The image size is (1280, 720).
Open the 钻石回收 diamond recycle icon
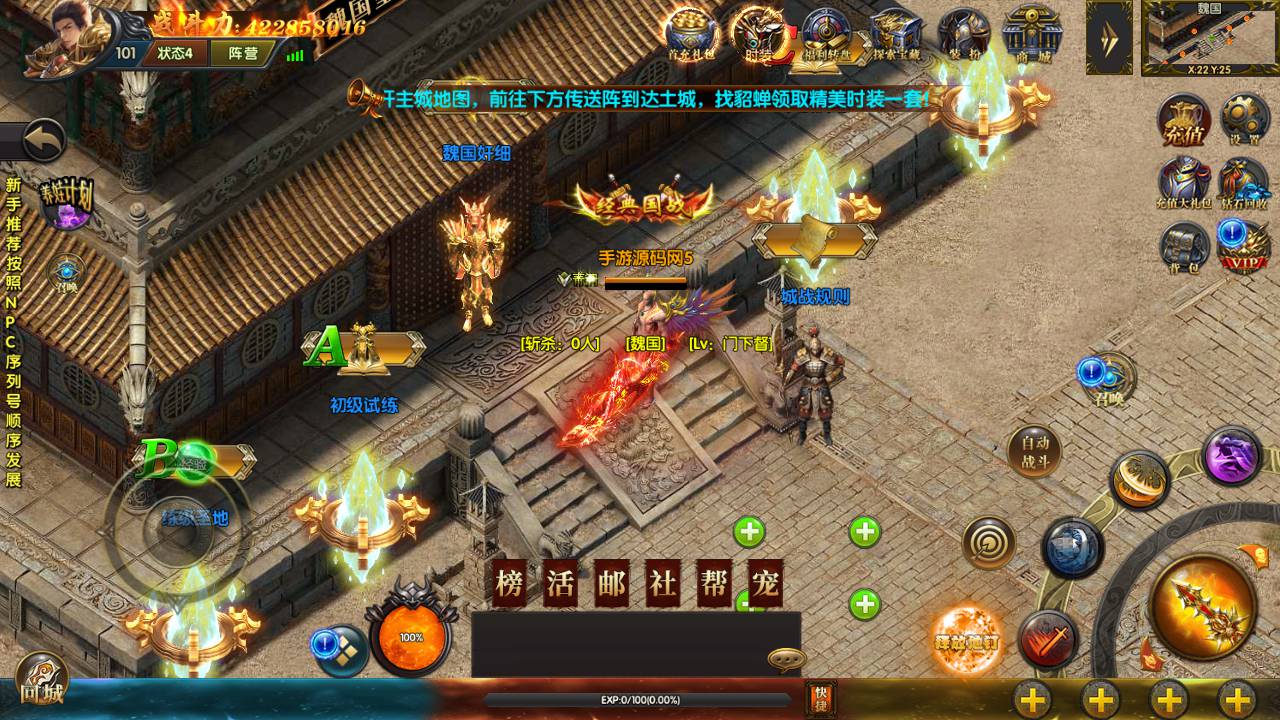tap(1243, 183)
